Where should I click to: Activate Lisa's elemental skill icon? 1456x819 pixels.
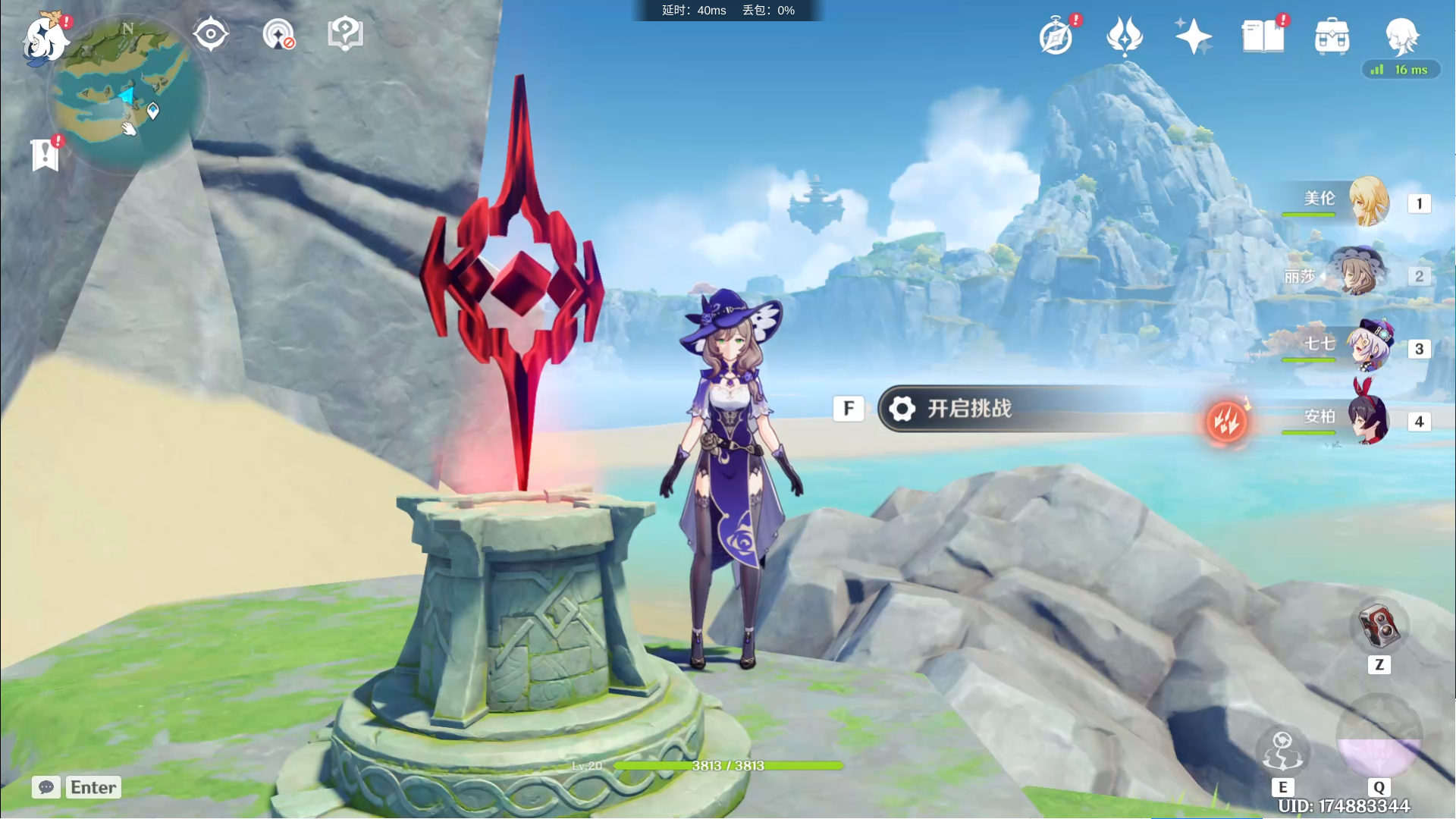1282,752
